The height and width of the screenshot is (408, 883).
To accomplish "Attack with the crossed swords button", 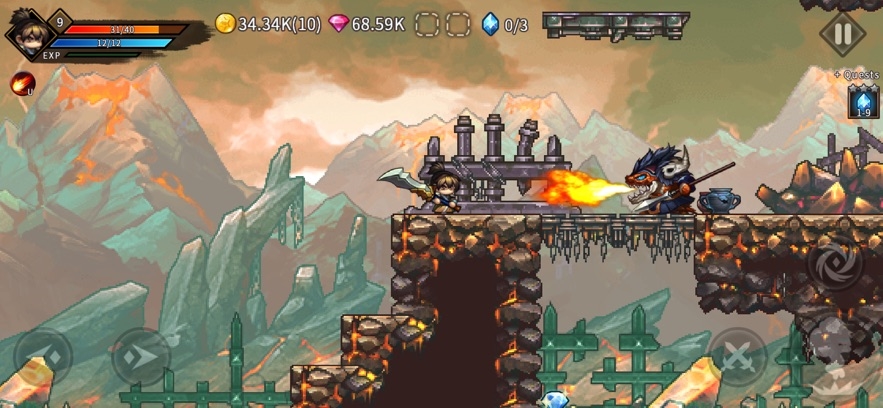I will (738, 357).
